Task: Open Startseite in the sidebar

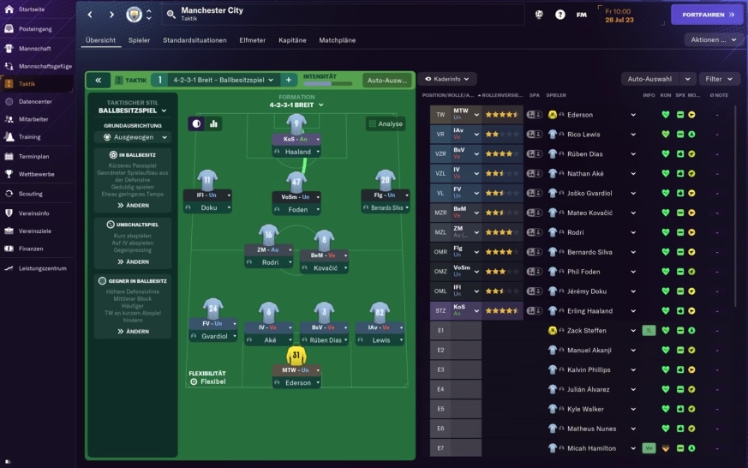Action: click(x=31, y=9)
